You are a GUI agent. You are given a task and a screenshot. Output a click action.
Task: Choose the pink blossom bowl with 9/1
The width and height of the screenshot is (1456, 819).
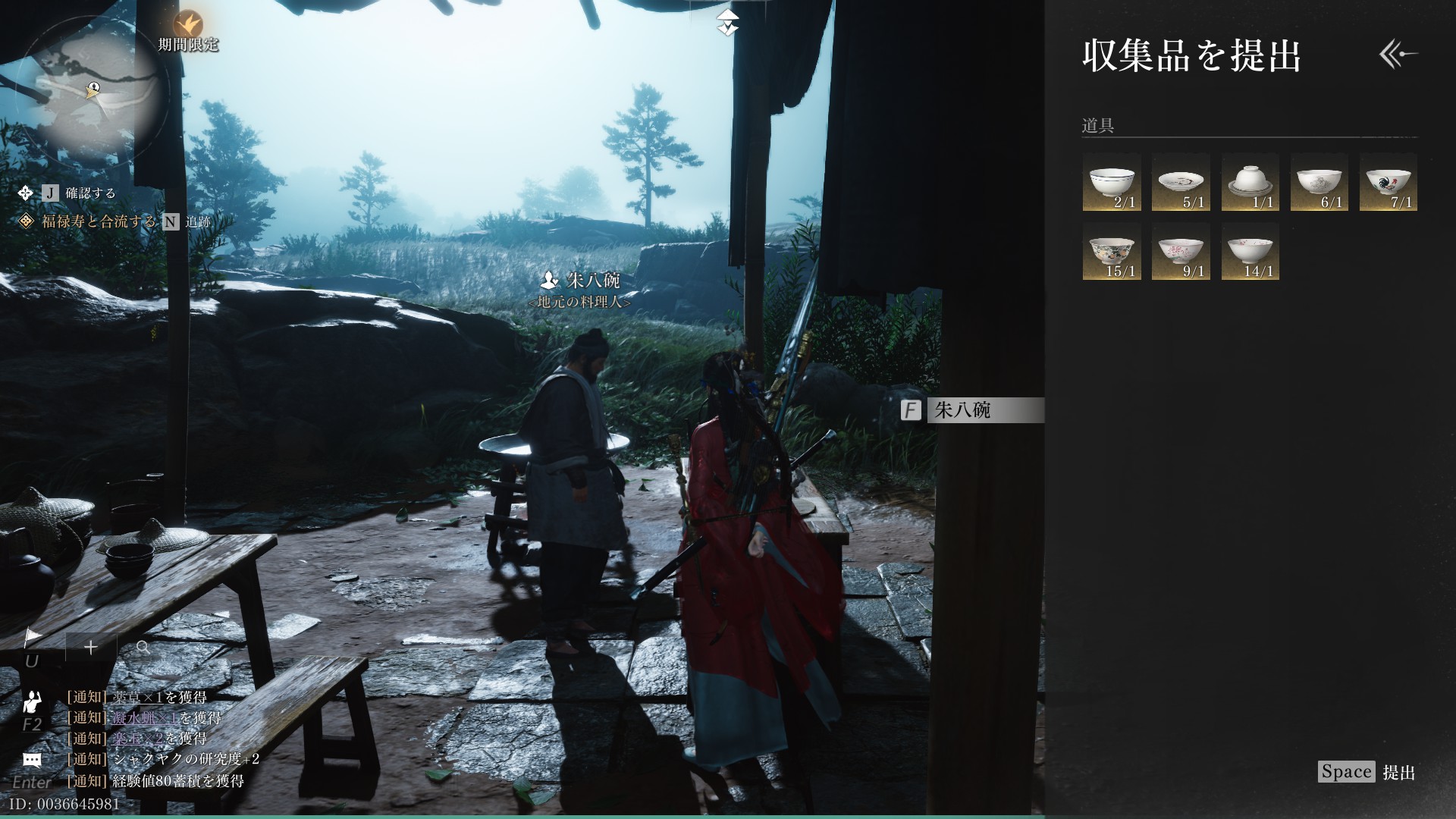coord(1181,252)
